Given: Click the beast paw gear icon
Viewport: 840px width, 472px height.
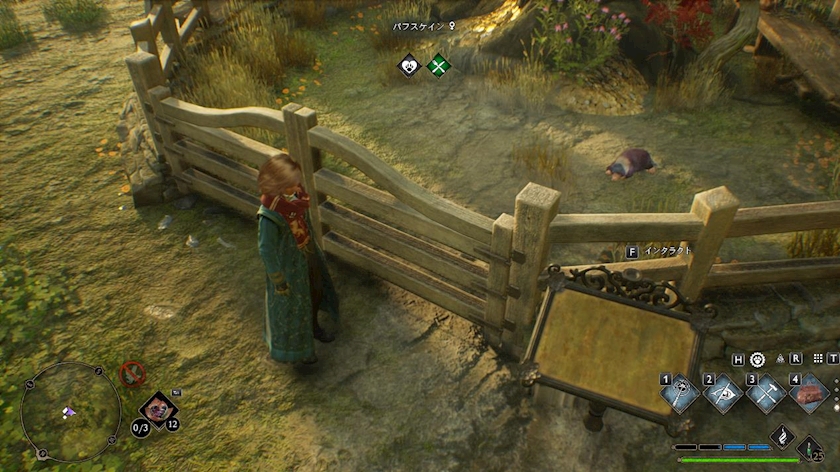Looking at the screenshot, I should 757,358.
